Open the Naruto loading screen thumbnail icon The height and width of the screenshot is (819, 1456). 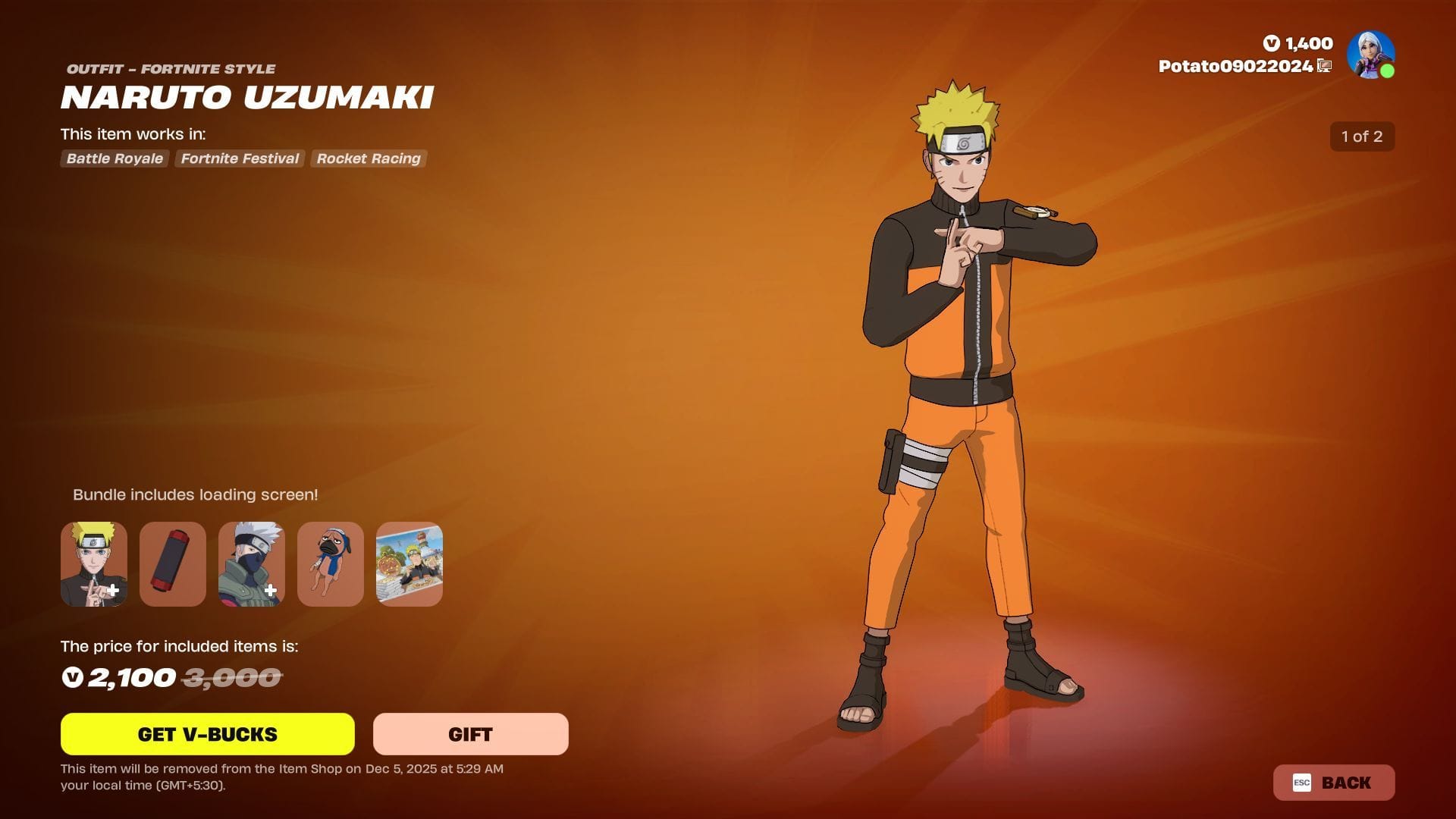coord(409,563)
